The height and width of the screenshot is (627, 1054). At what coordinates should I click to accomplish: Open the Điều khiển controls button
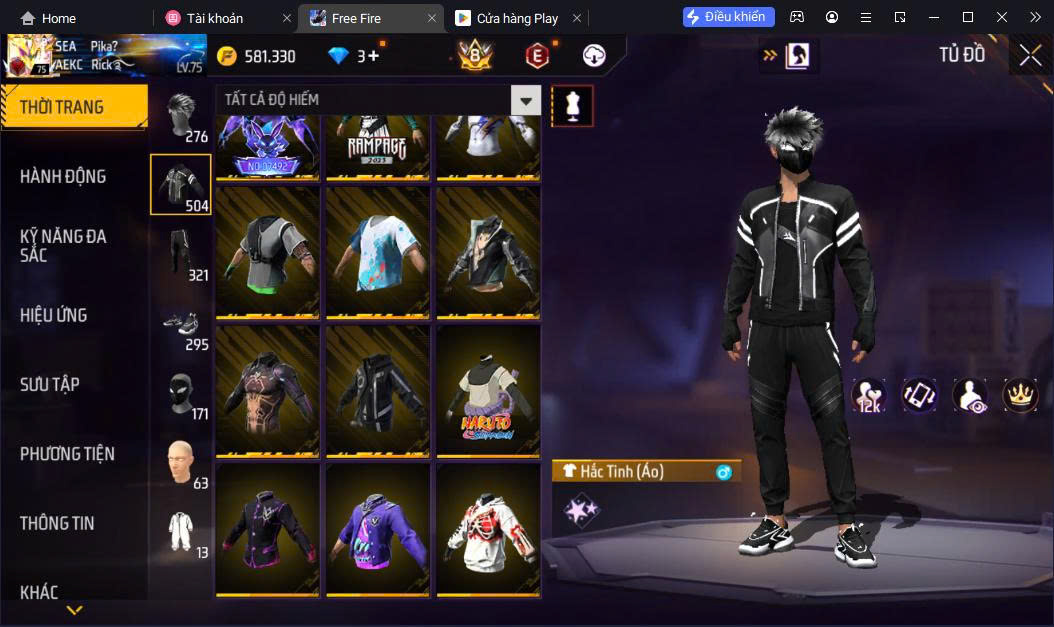click(x=729, y=17)
